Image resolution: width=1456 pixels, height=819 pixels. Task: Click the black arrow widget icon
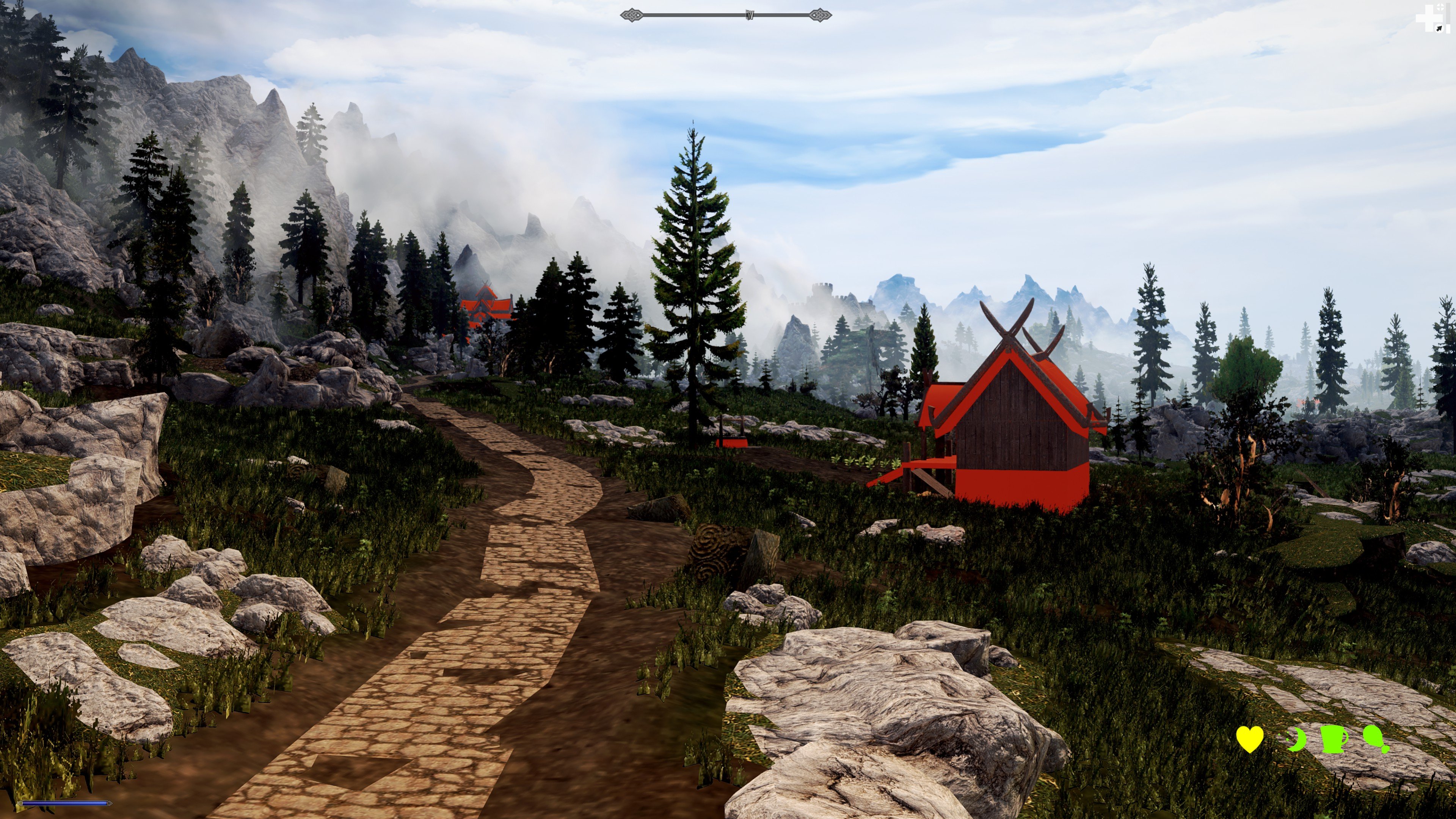coord(1439,28)
